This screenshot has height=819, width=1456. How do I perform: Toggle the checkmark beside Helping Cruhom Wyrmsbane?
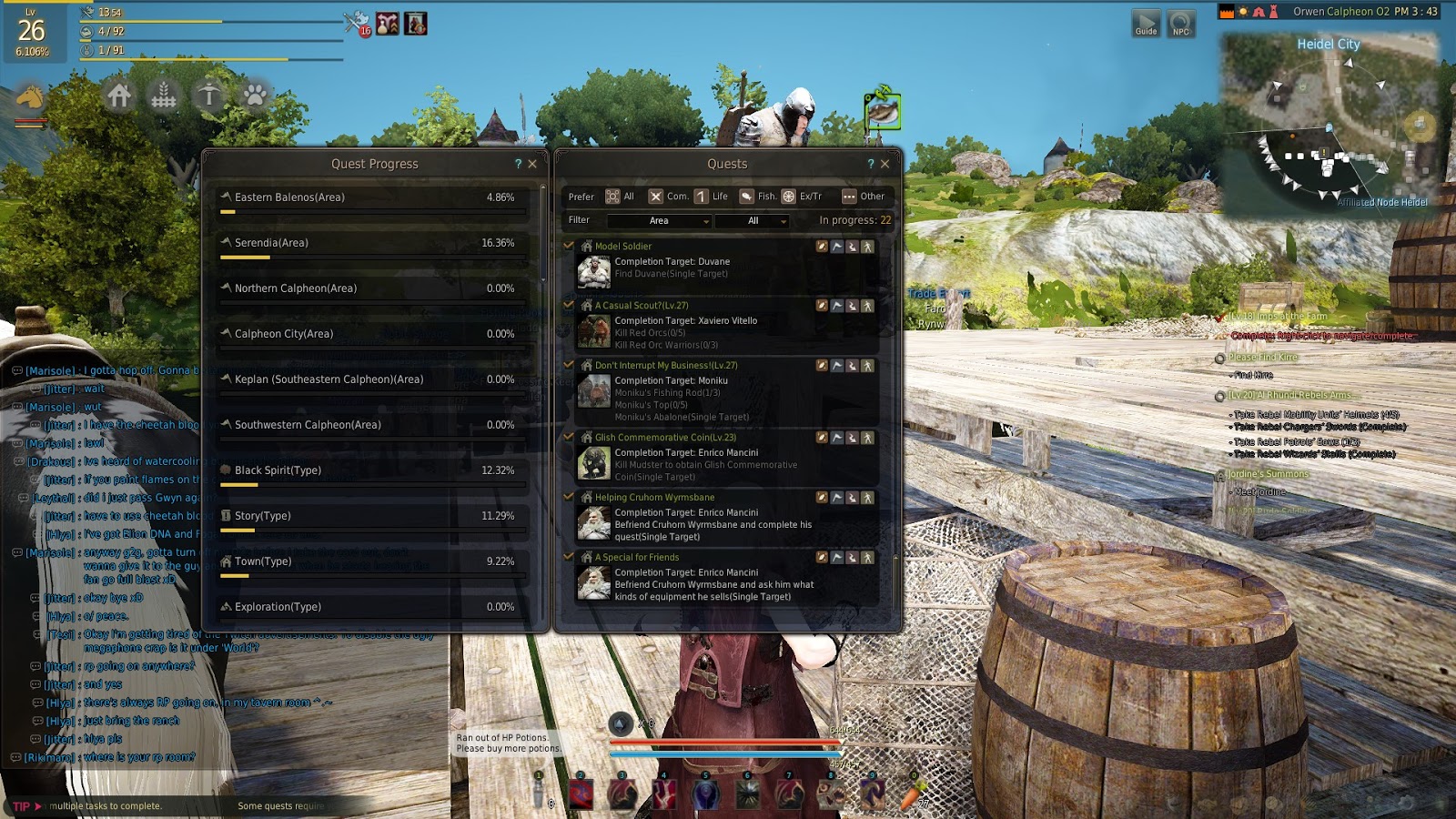click(568, 497)
